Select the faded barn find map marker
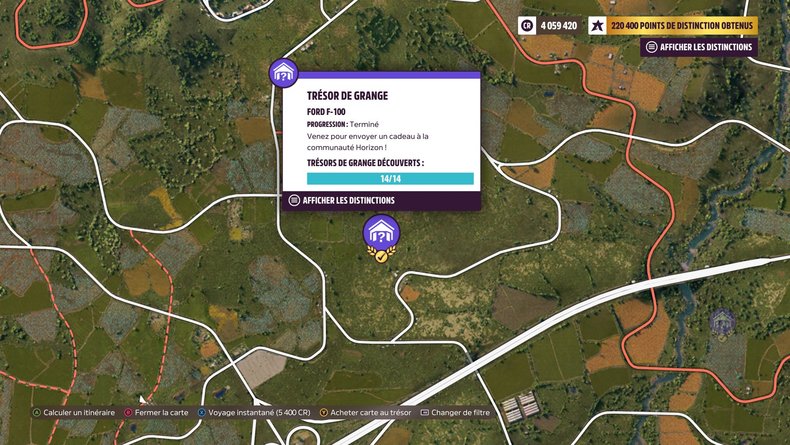This screenshot has height=445, width=790. 722,321
